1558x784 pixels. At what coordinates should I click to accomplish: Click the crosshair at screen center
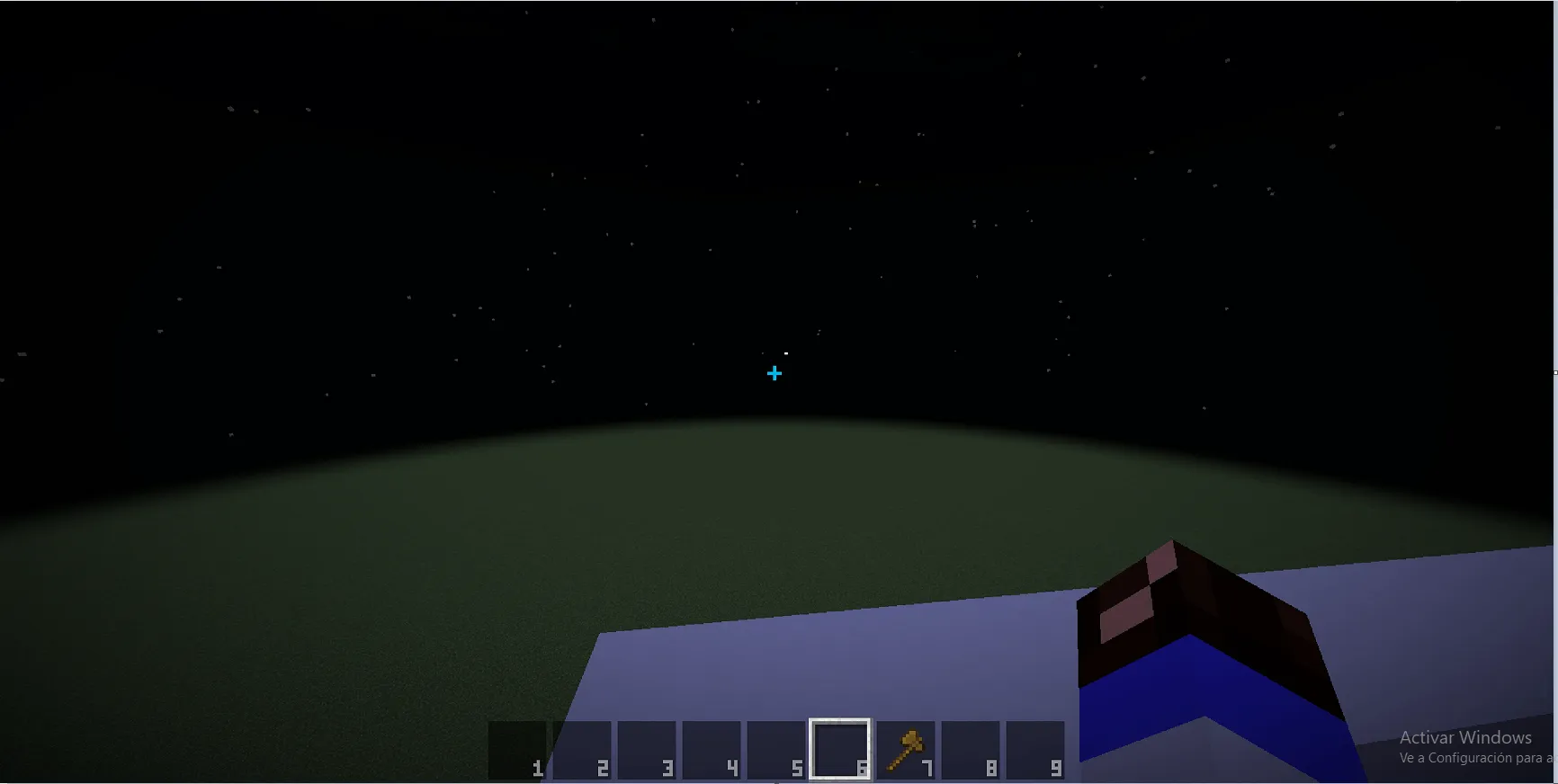tap(775, 372)
